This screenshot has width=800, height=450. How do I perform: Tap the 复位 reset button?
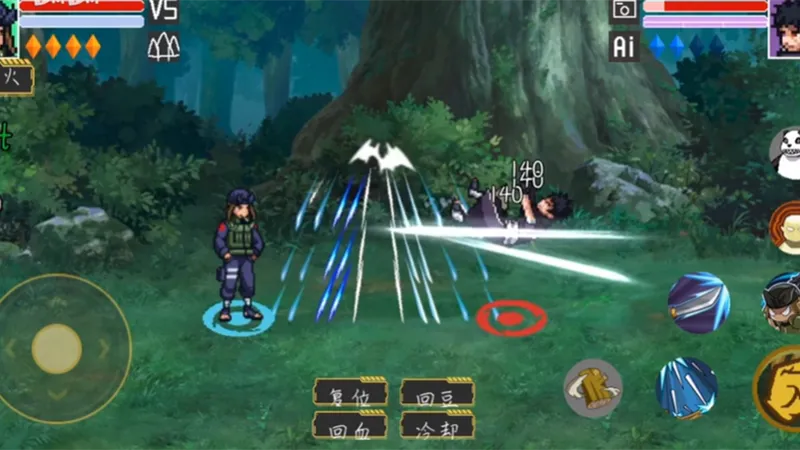(x=350, y=391)
